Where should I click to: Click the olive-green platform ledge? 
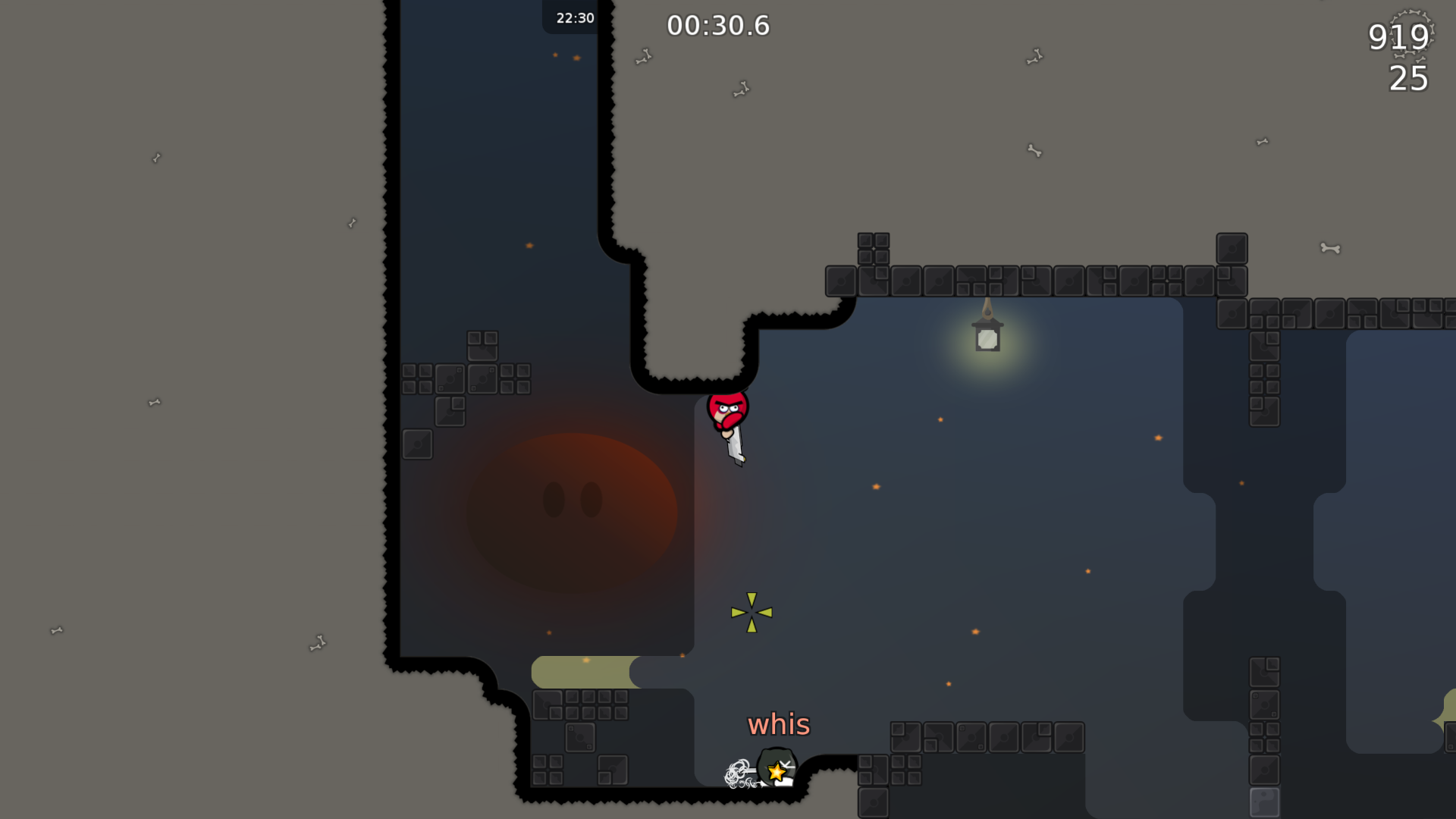coord(584,672)
